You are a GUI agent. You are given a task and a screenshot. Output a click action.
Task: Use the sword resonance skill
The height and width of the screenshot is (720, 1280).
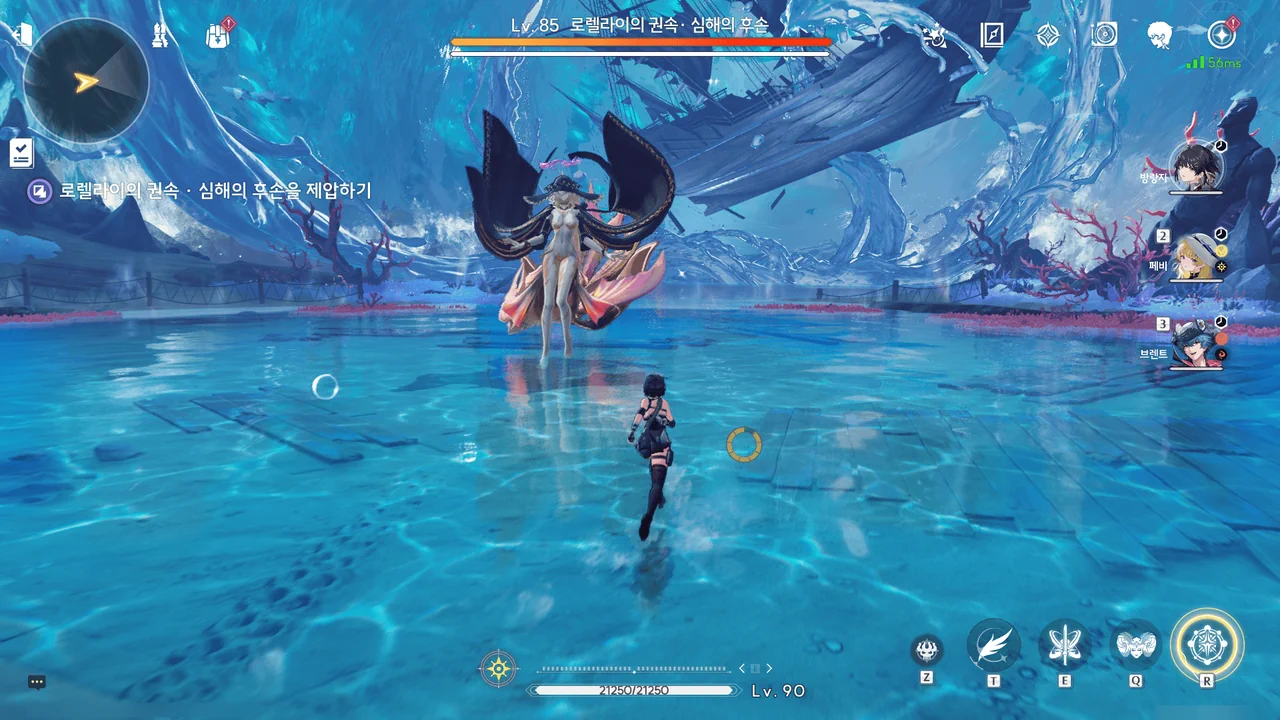(x=1064, y=645)
